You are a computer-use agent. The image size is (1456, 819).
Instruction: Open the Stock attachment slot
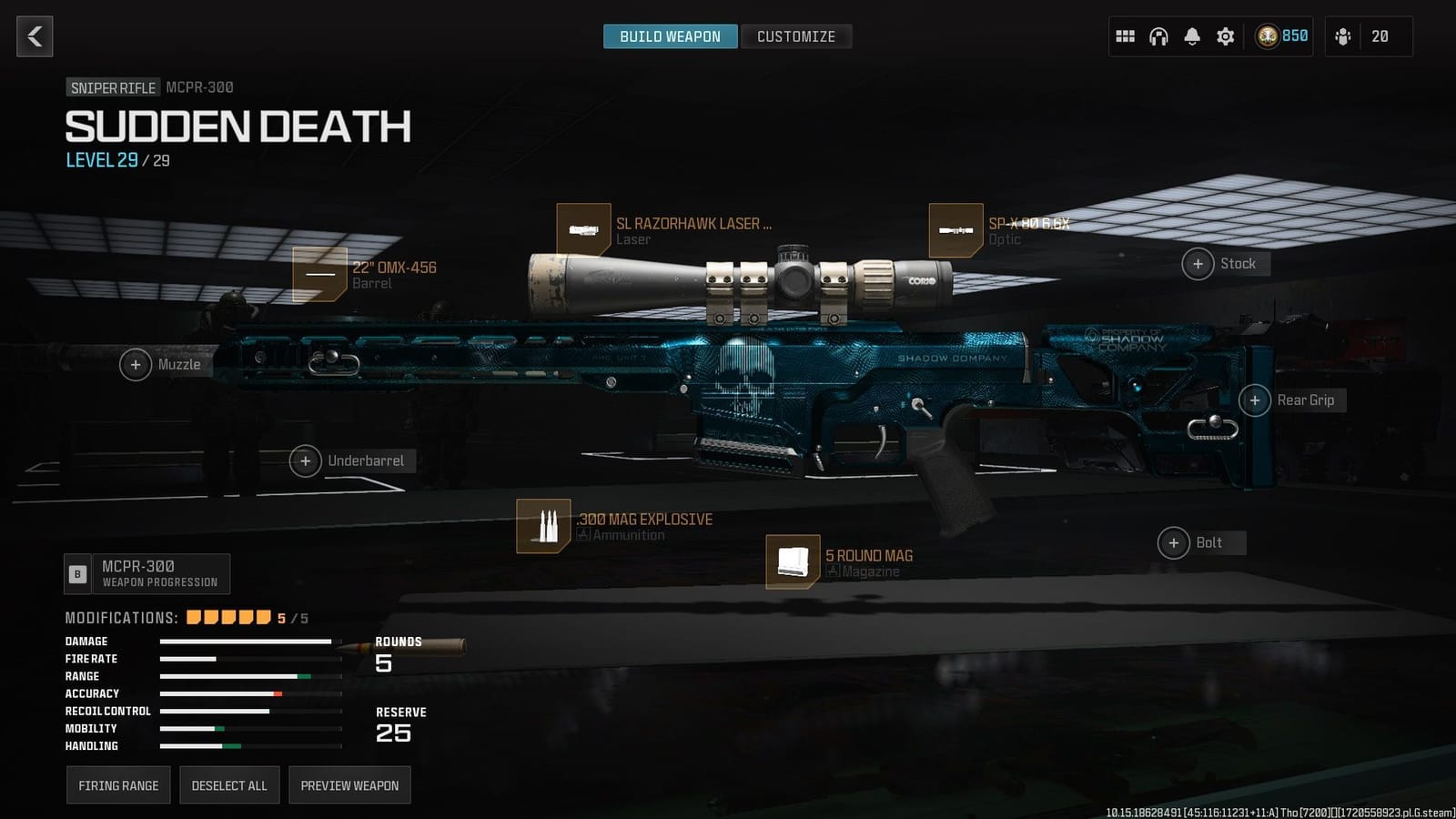1199,264
